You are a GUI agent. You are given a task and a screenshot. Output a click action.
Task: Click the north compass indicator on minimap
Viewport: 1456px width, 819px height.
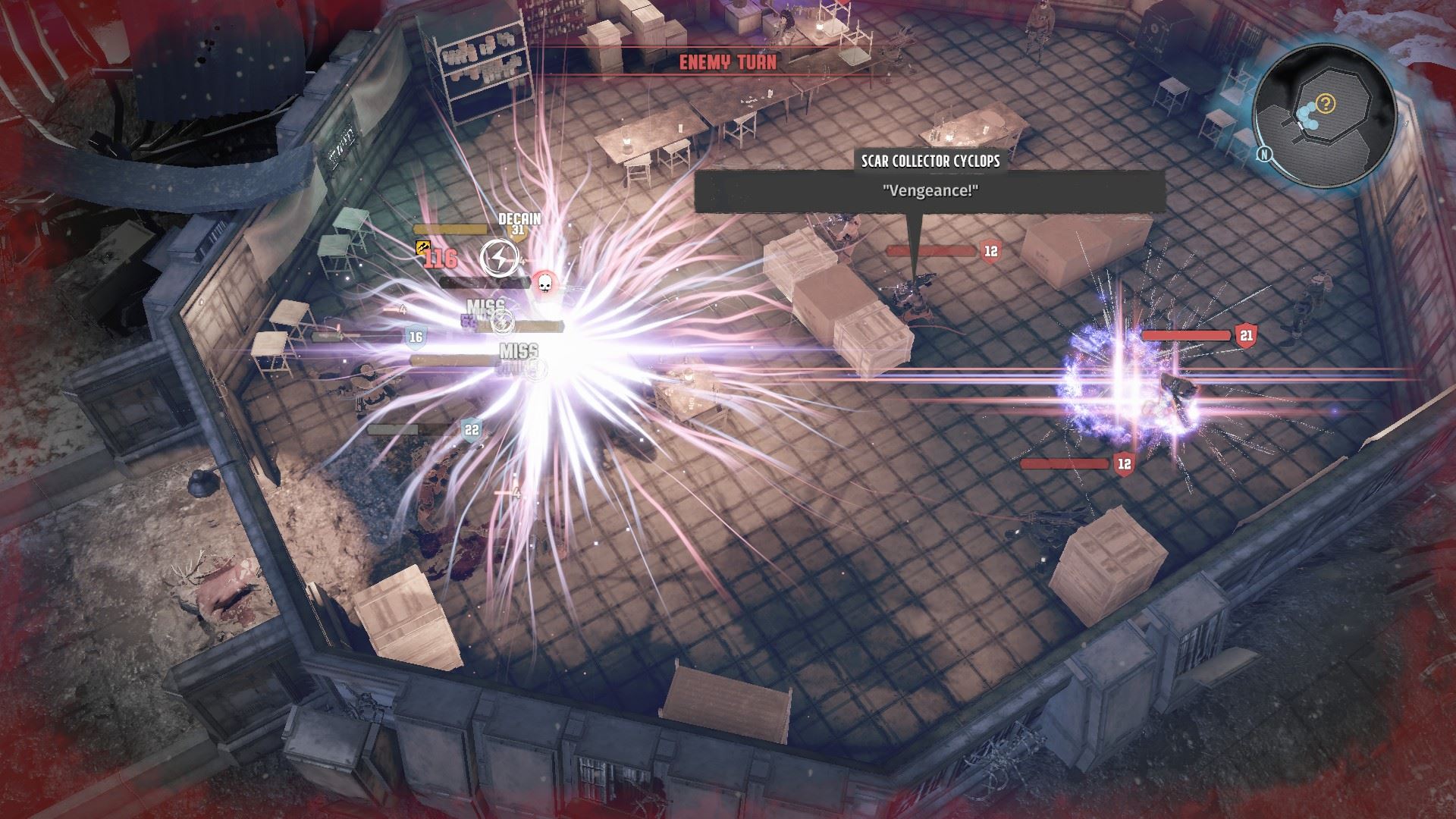tap(1263, 154)
